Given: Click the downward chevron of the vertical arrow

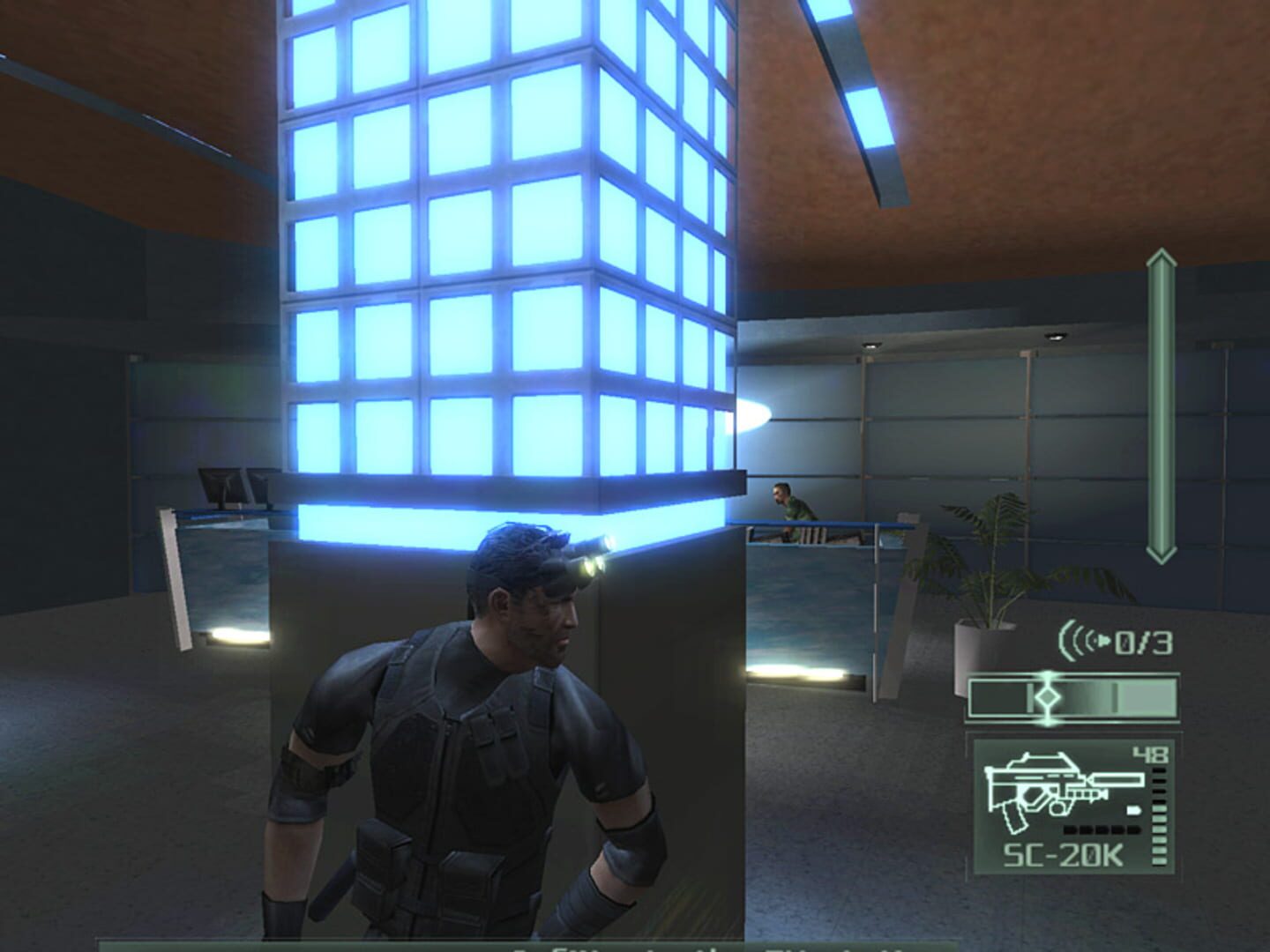Looking at the screenshot, I should click(1161, 554).
